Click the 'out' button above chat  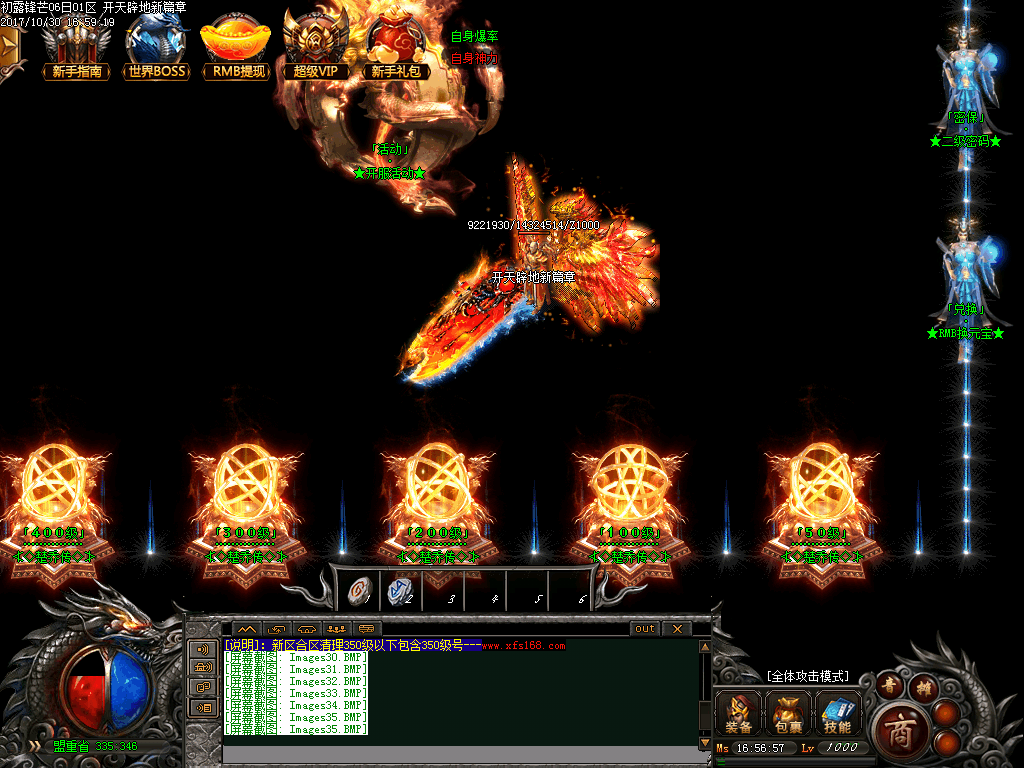coord(645,629)
